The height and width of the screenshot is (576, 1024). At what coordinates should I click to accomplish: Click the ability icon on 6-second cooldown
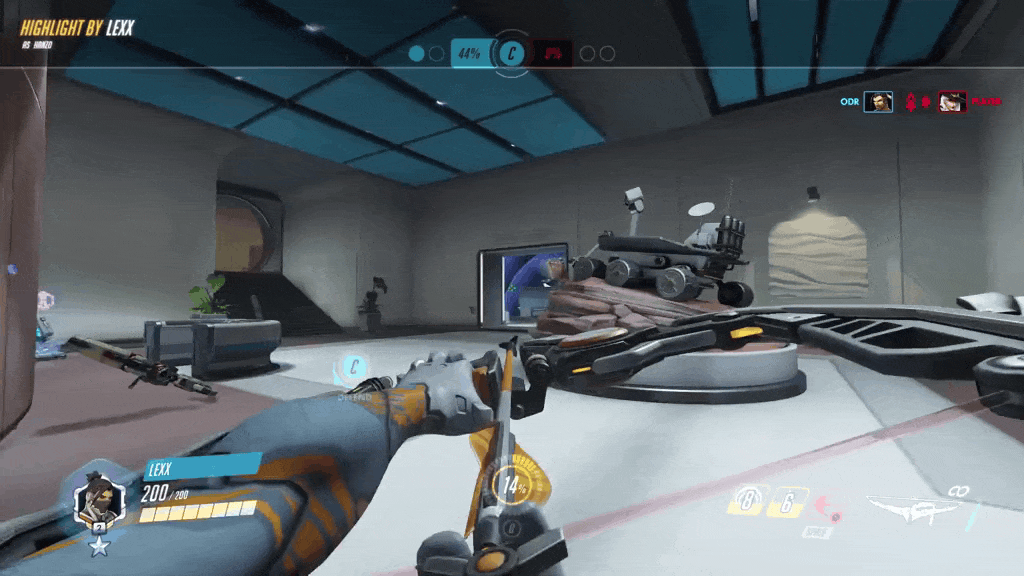[787, 501]
